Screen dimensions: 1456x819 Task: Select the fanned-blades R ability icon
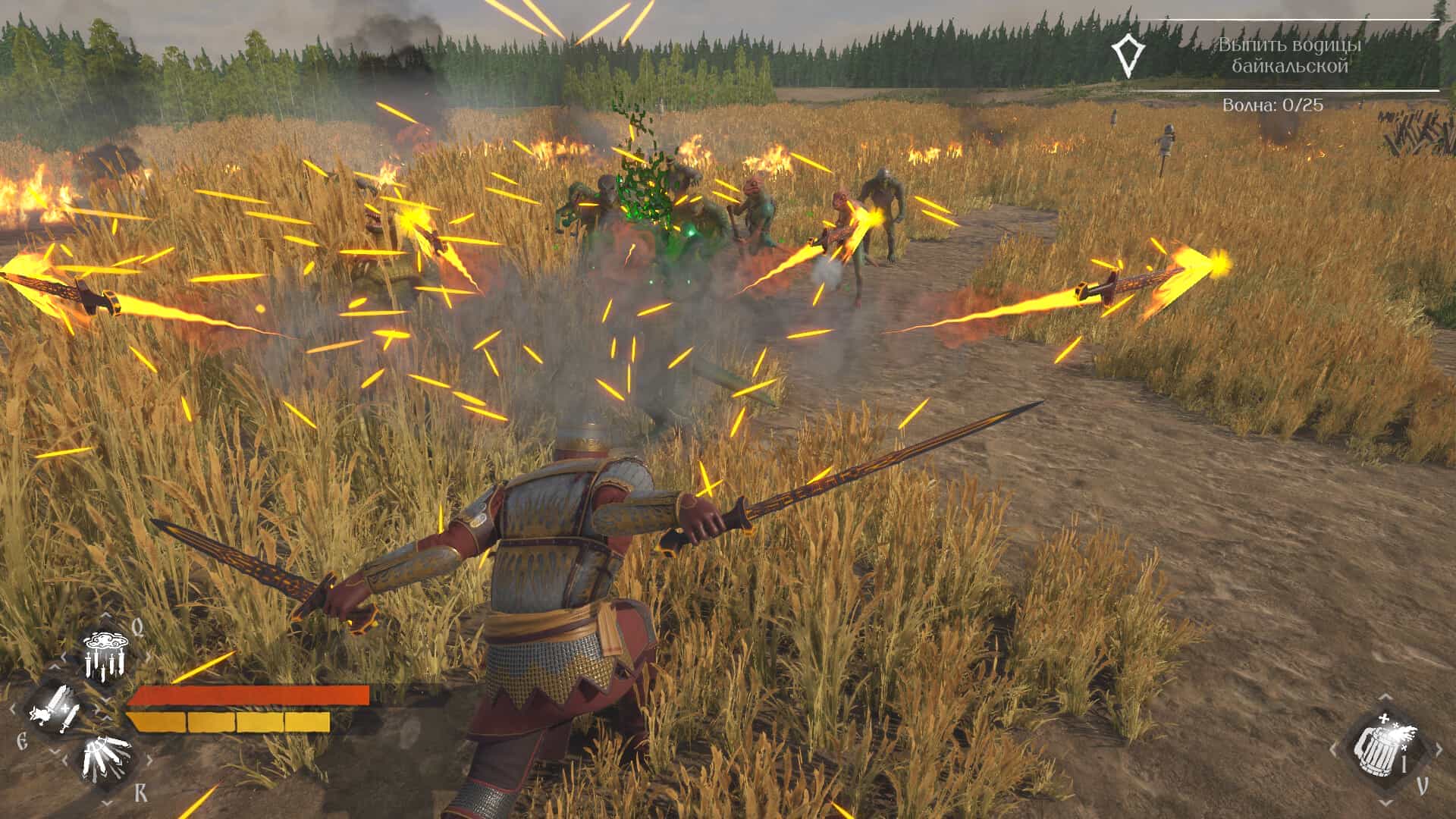click(x=106, y=758)
